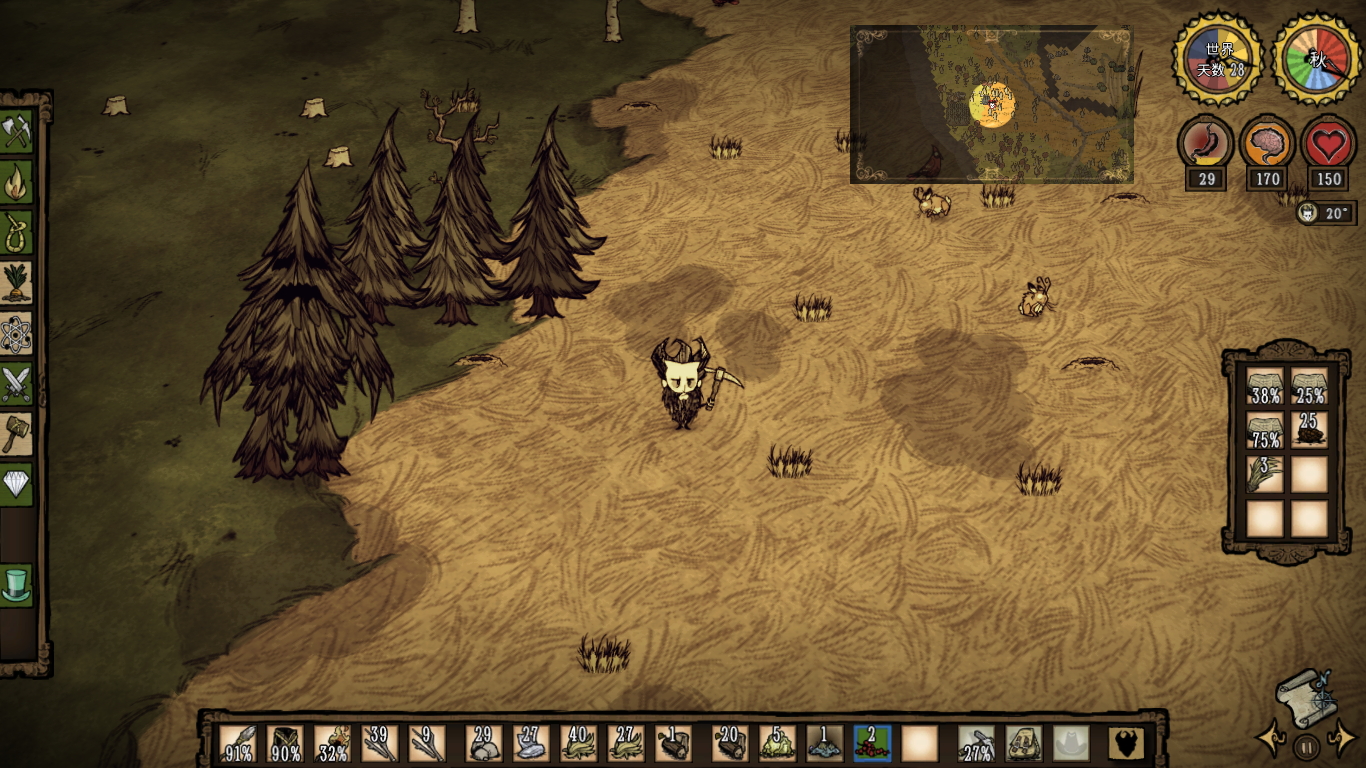Pause the game with the pause button

tap(1306, 746)
